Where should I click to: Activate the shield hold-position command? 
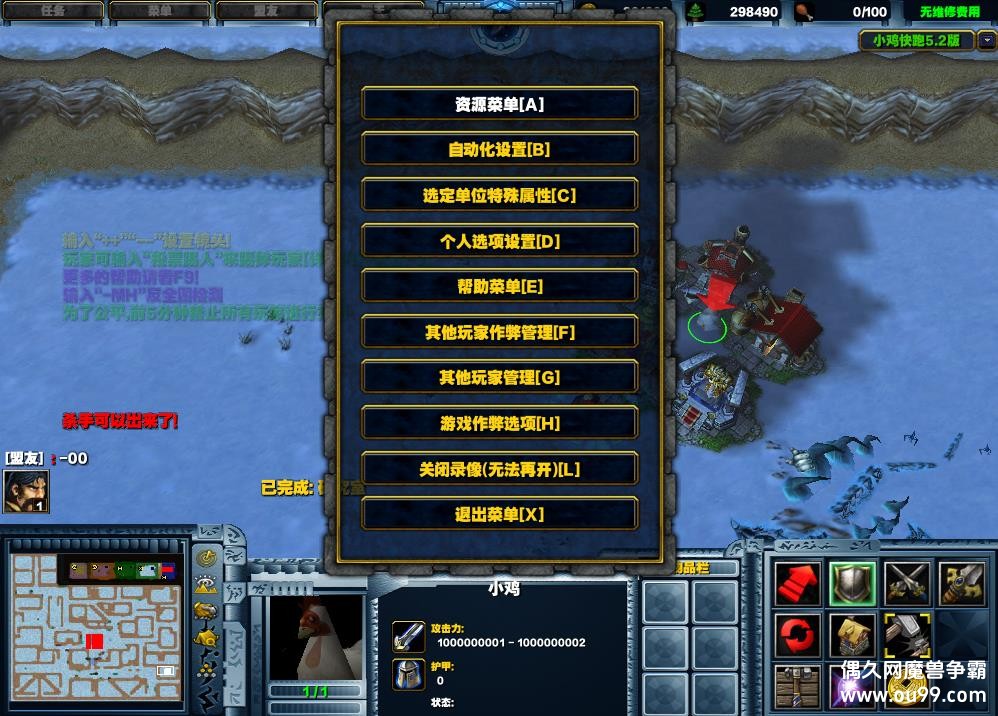852,583
